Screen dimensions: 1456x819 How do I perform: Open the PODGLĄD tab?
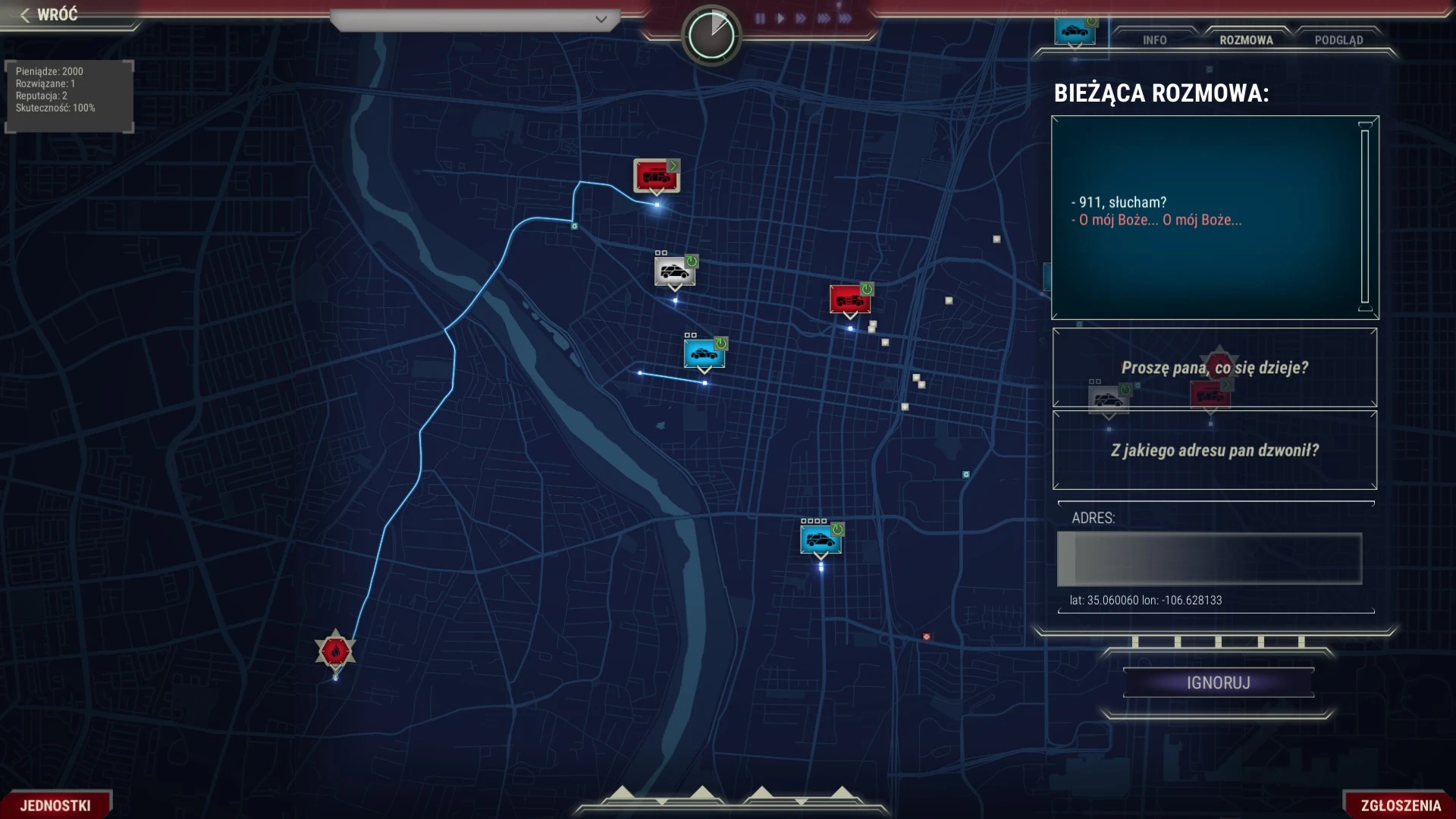point(1338,40)
